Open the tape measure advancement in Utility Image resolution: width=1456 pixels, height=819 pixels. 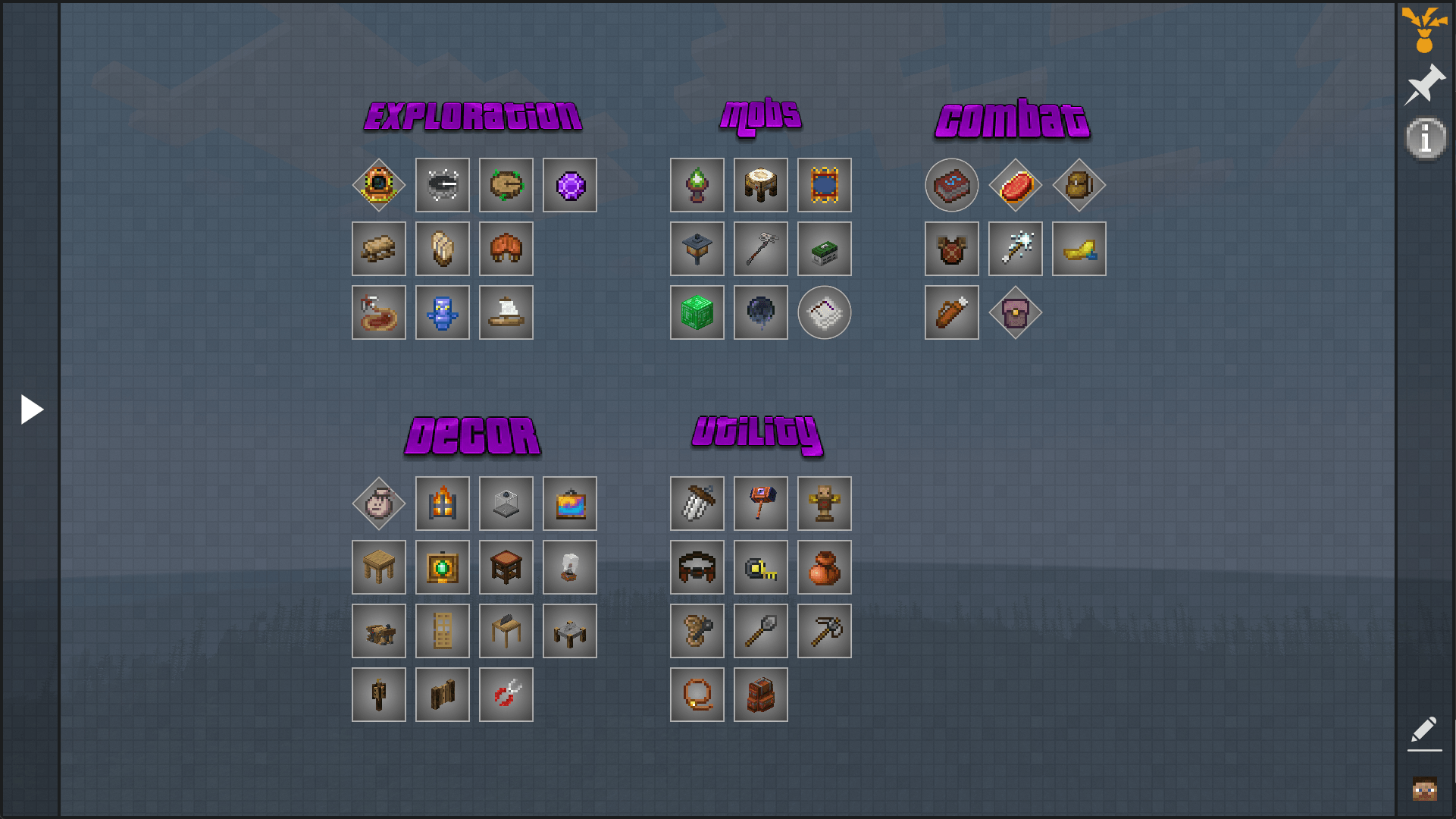760,566
